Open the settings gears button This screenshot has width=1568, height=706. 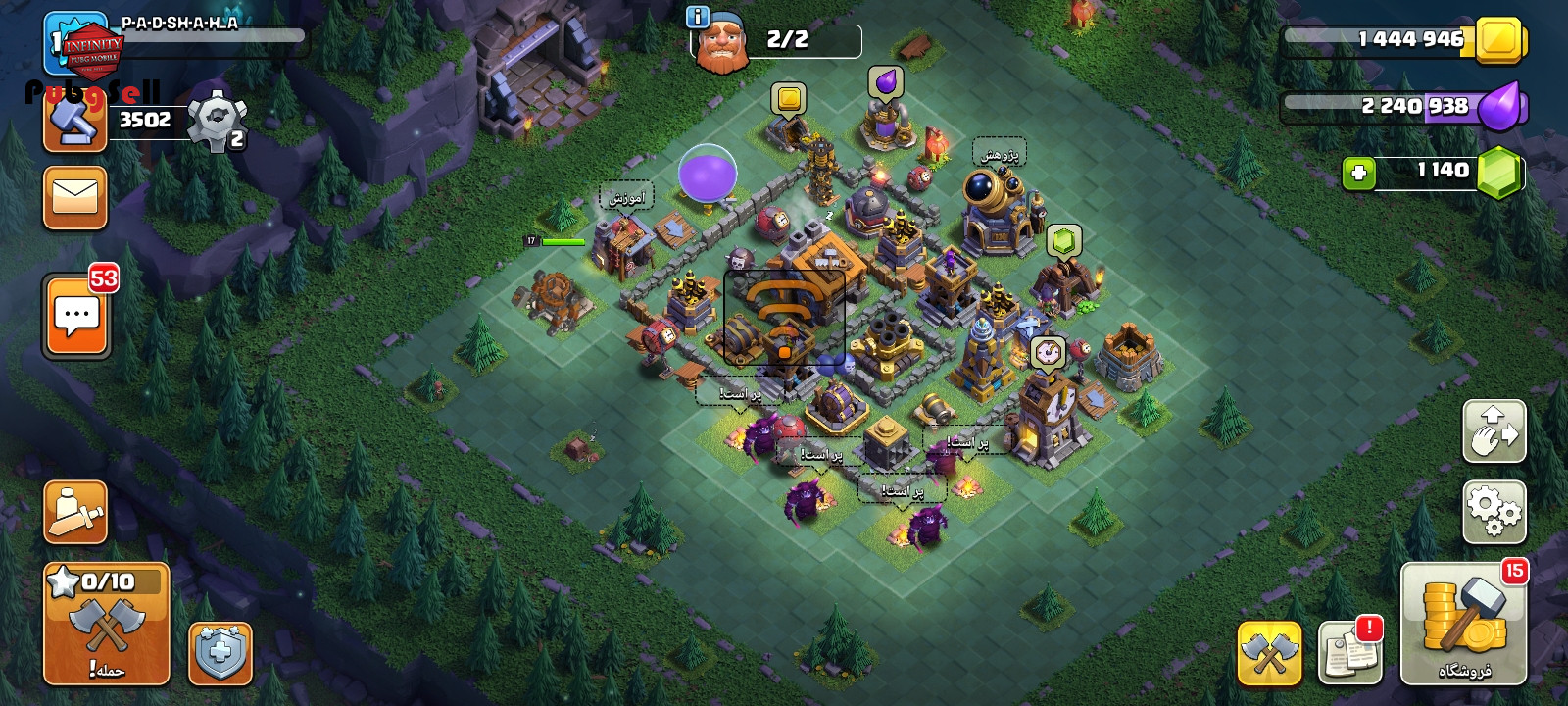[1494, 512]
